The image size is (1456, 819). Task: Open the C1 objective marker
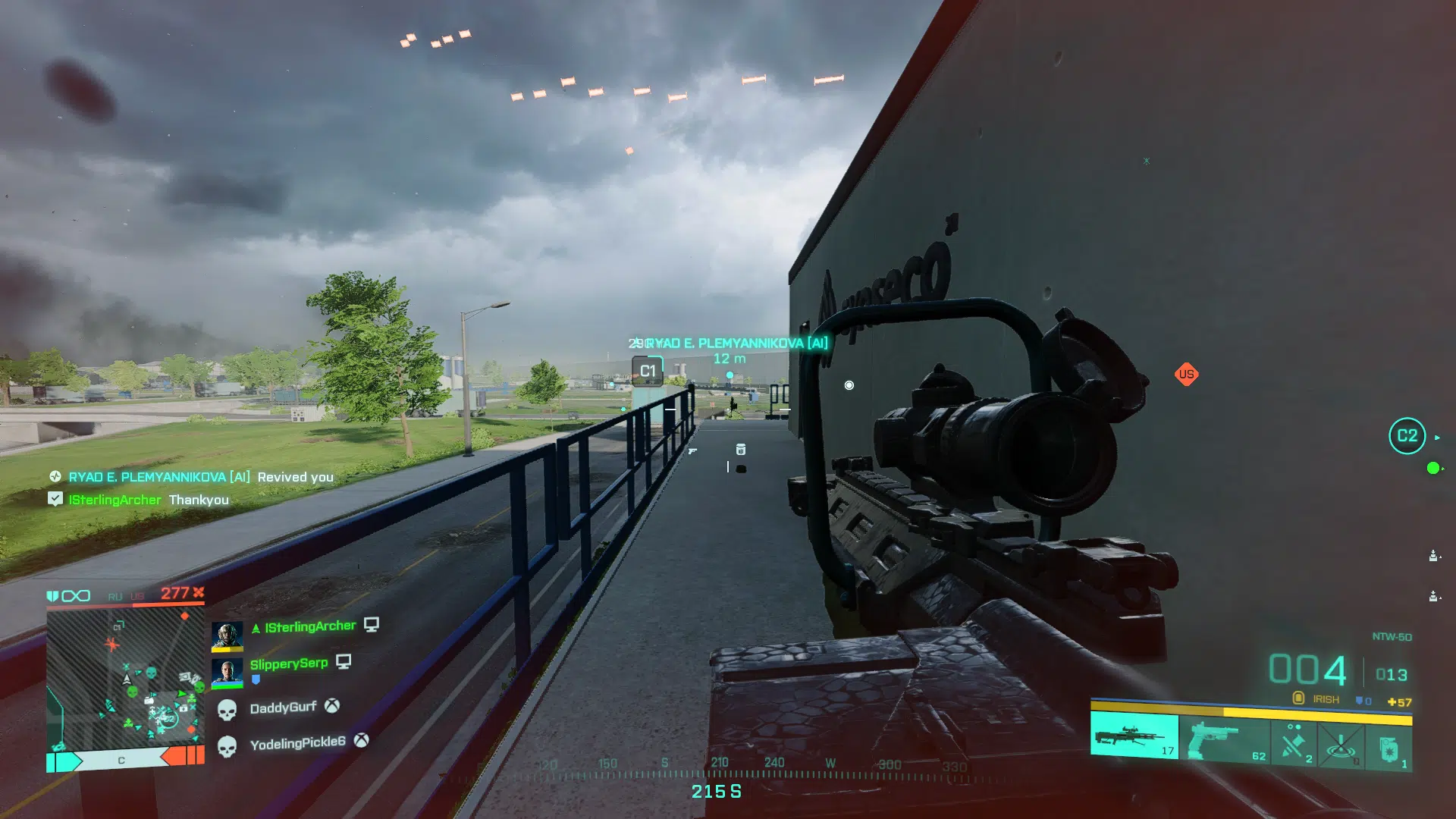click(647, 371)
